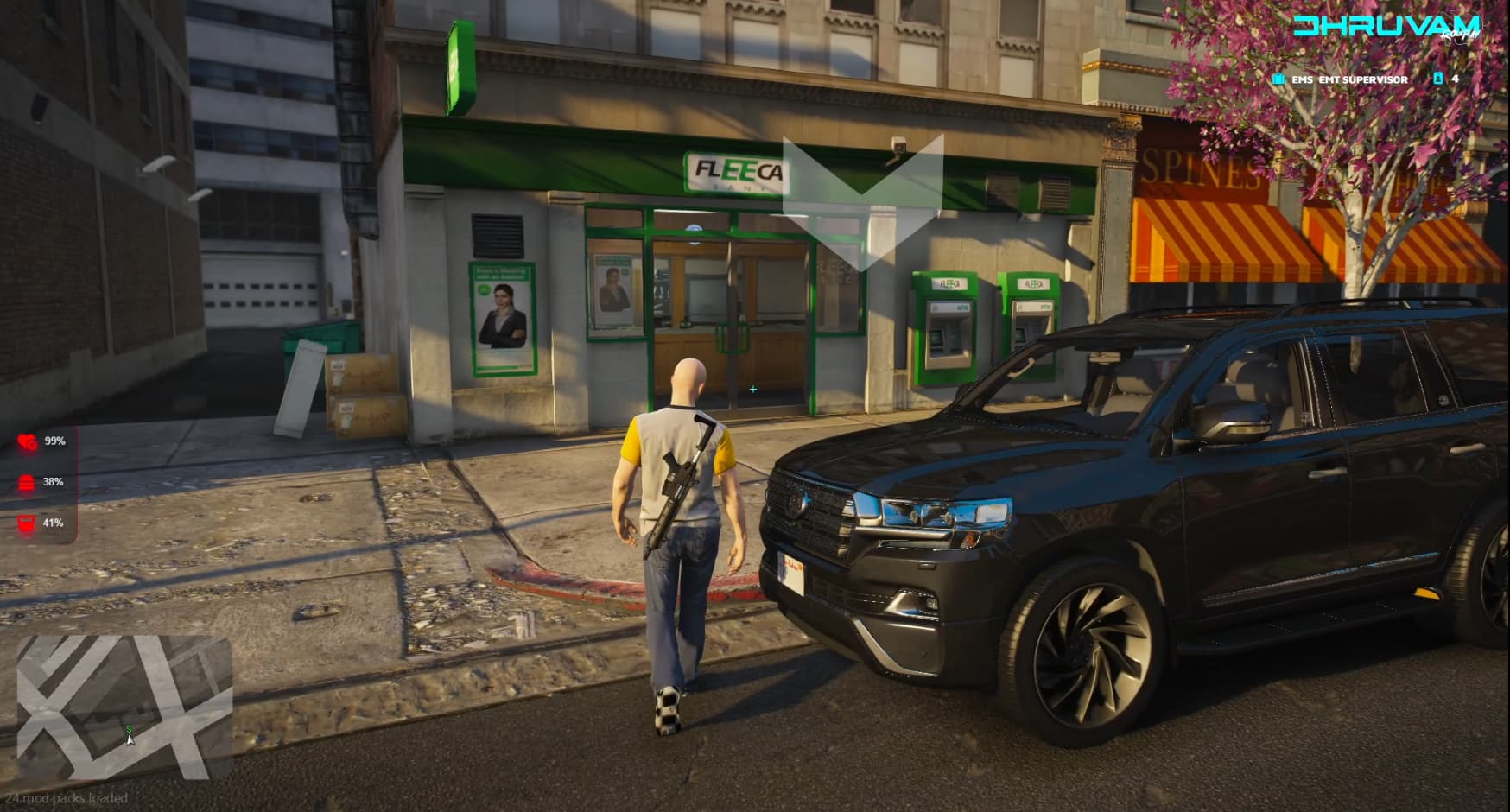Viewport: 1510px width, 812px height.
Task: Click the Dhruvam server logo
Action: click(x=1386, y=26)
